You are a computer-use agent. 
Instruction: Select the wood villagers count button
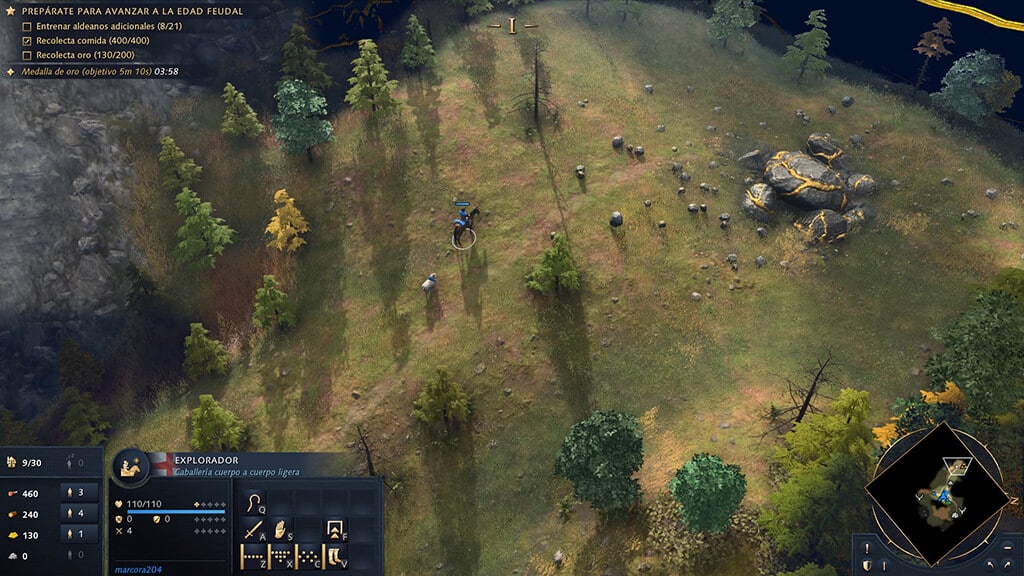coord(80,514)
